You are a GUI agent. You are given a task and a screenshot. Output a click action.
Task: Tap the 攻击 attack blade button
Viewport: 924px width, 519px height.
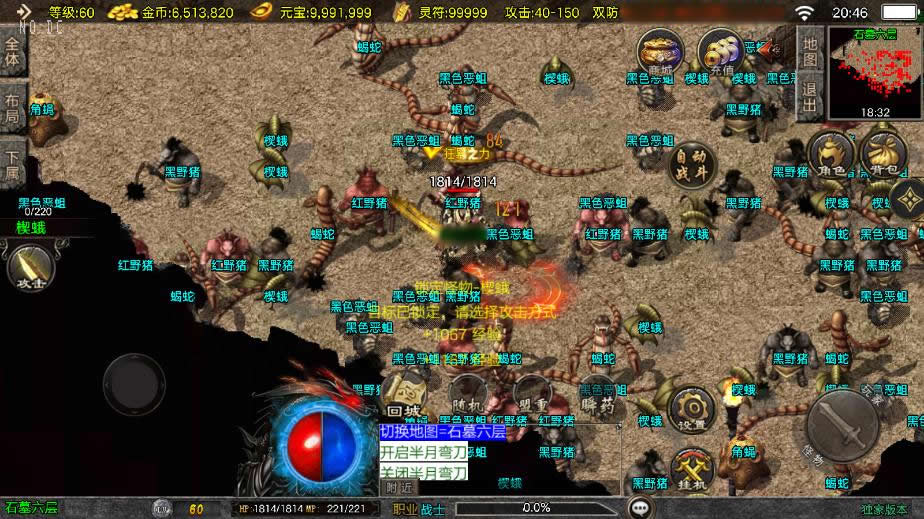point(28,268)
